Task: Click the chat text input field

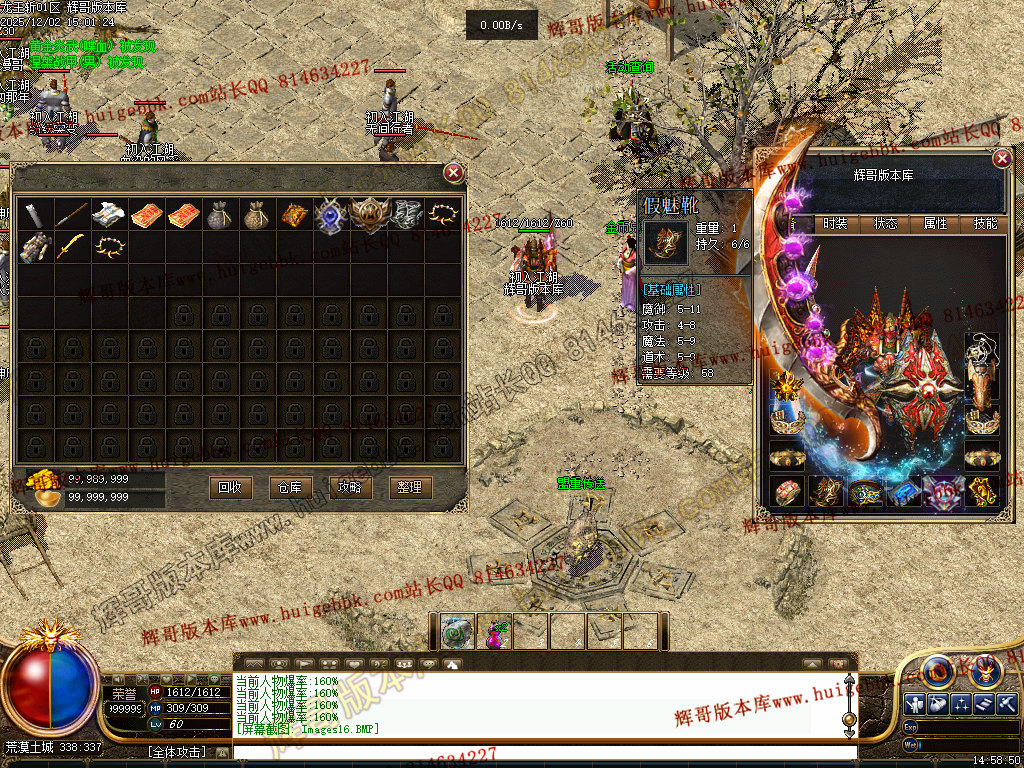Action: [x=540, y=751]
